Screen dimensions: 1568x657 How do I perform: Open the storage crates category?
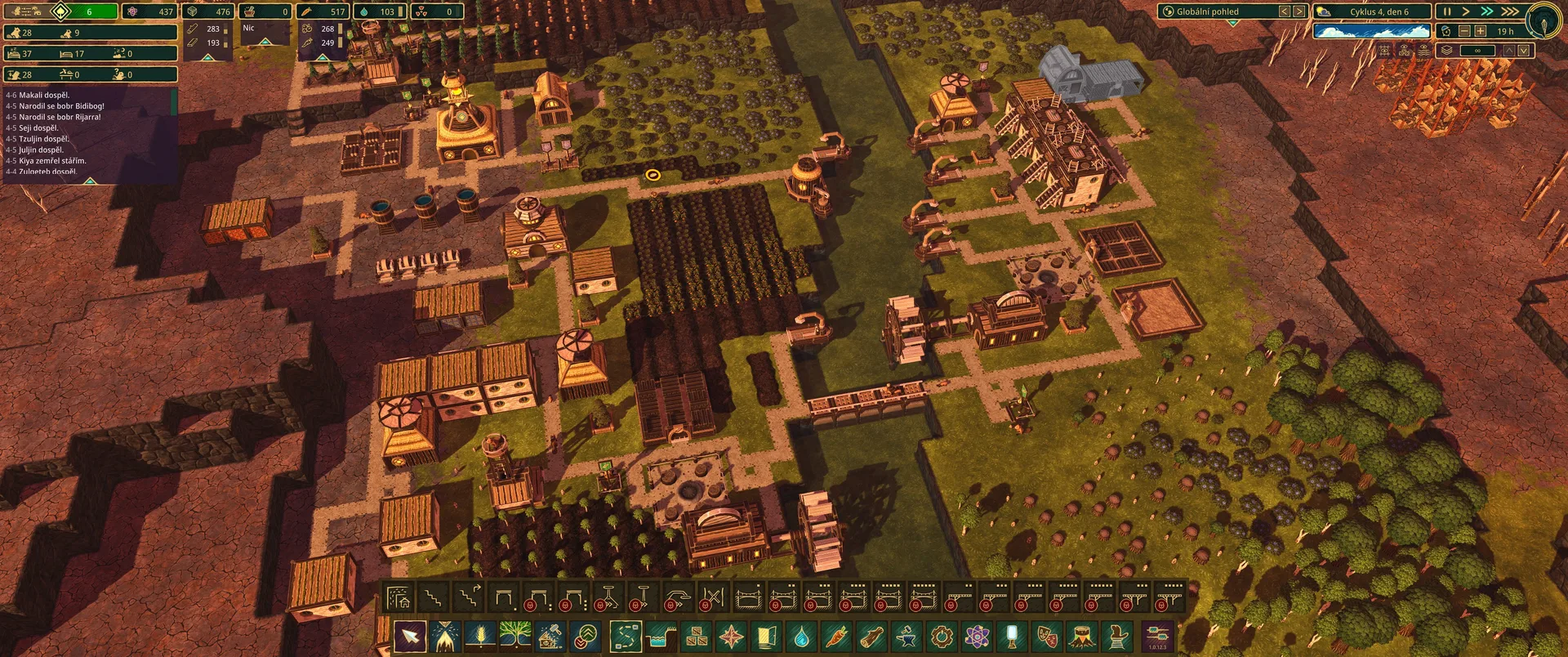697,636
